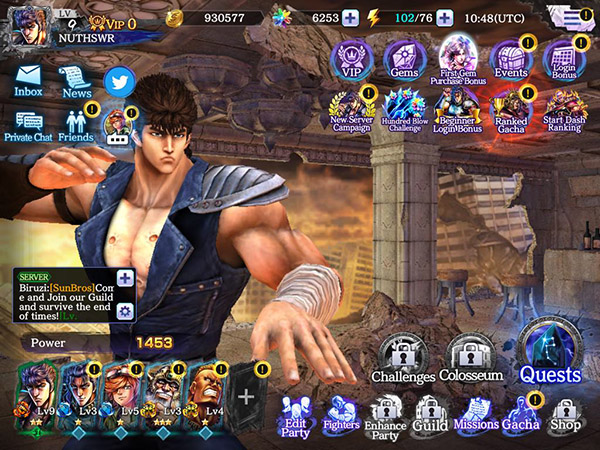This screenshot has width=600, height=450.
Task: Open the VIP menu
Action: point(352,60)
